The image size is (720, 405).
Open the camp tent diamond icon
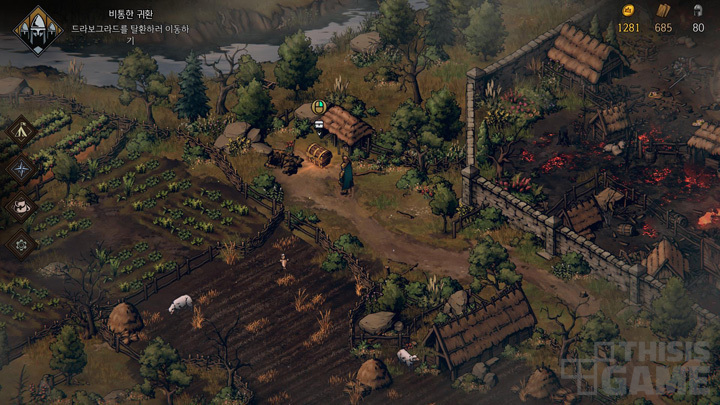click(21, 130)
